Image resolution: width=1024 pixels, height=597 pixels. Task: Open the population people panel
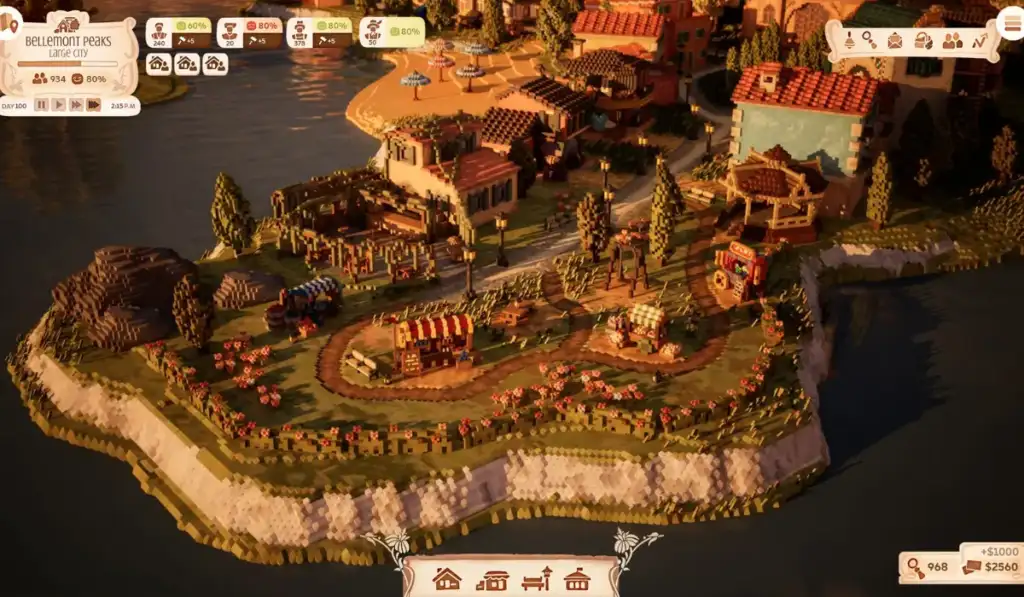(x=952, y=40)
